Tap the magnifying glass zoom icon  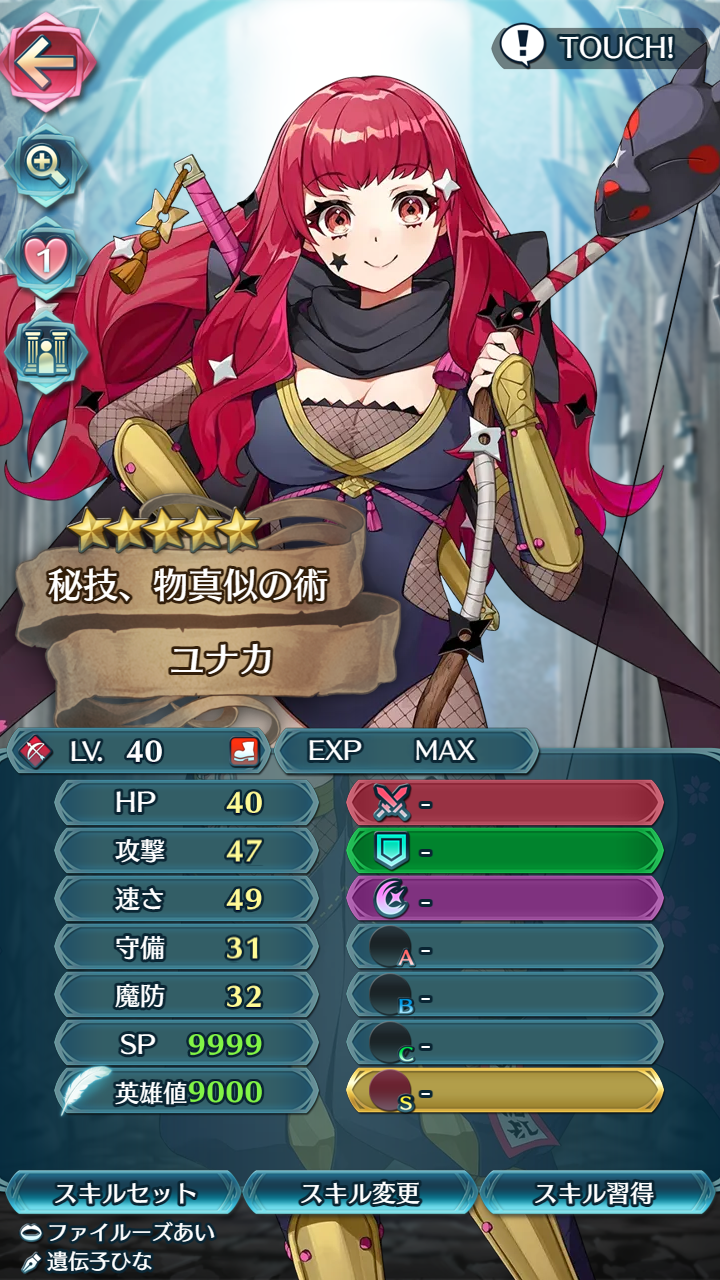pyautogui.click(x=45, y=162)
